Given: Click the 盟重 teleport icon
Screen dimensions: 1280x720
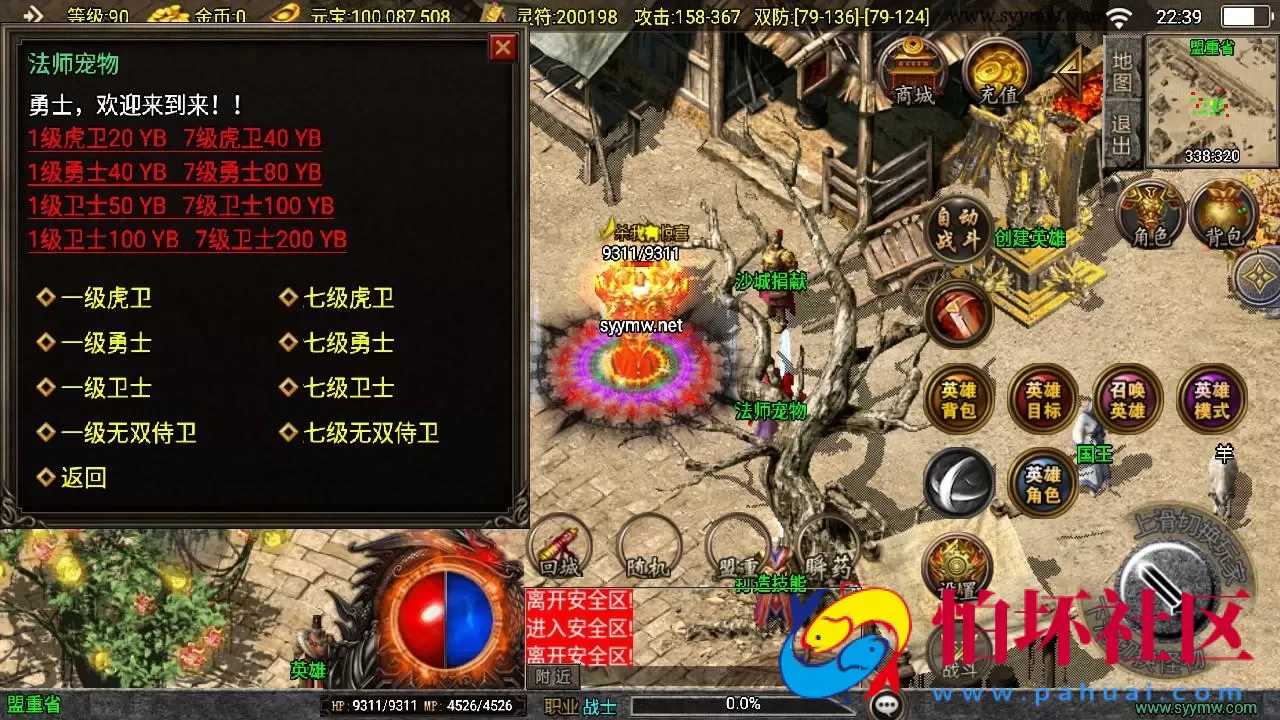Looking at the screenshot, I should coord(736,550).
